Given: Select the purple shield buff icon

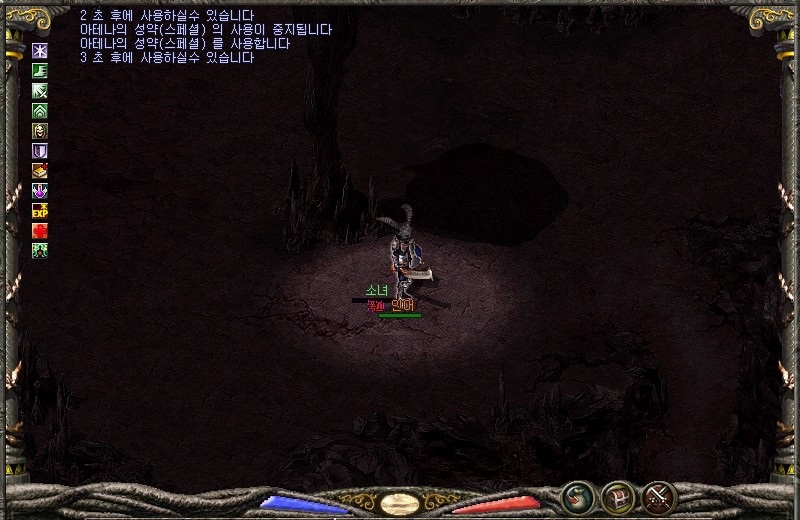Looking at the screenshot, I should coord(40,150).
